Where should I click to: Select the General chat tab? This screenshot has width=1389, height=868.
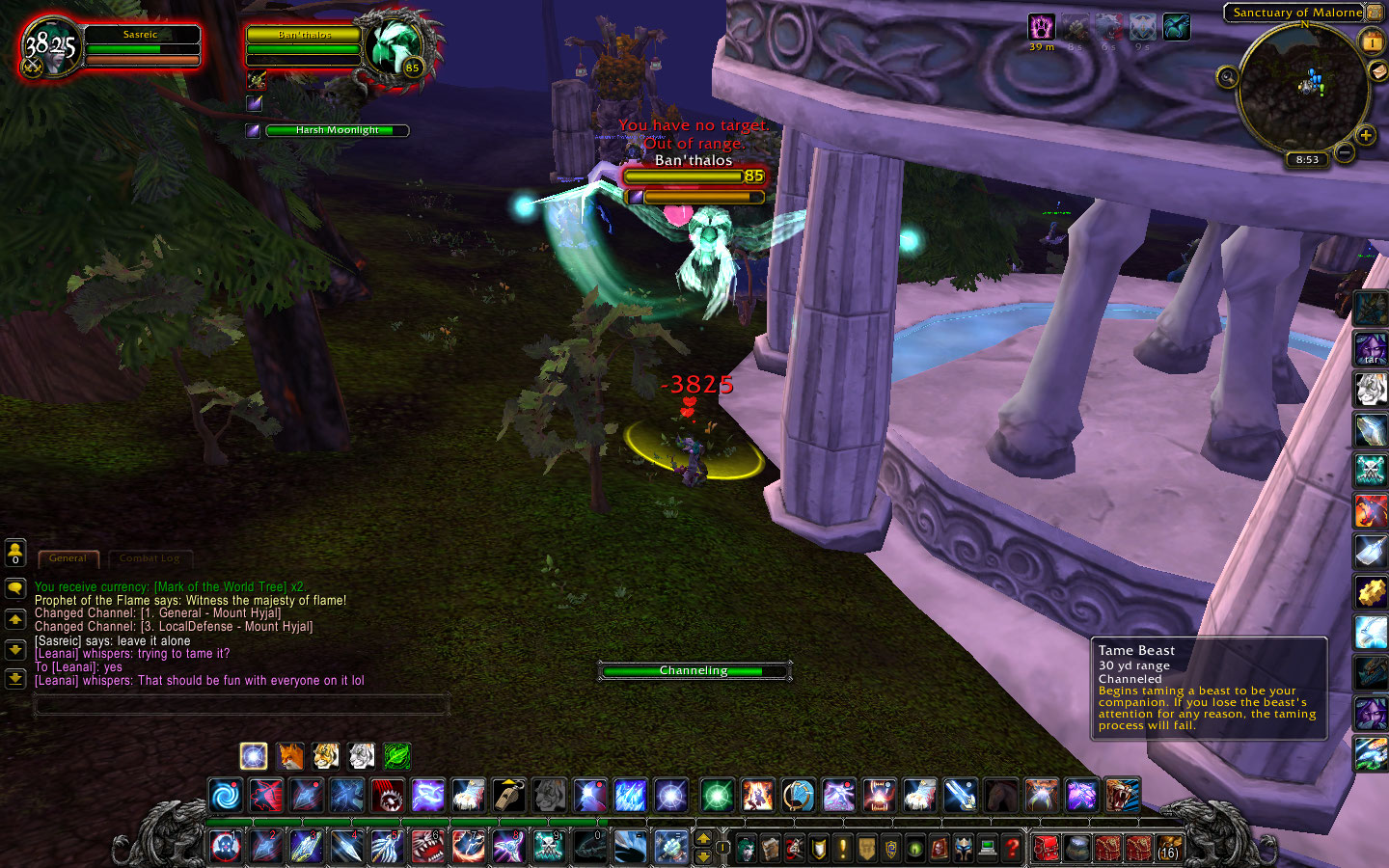[x=68, y=558]
